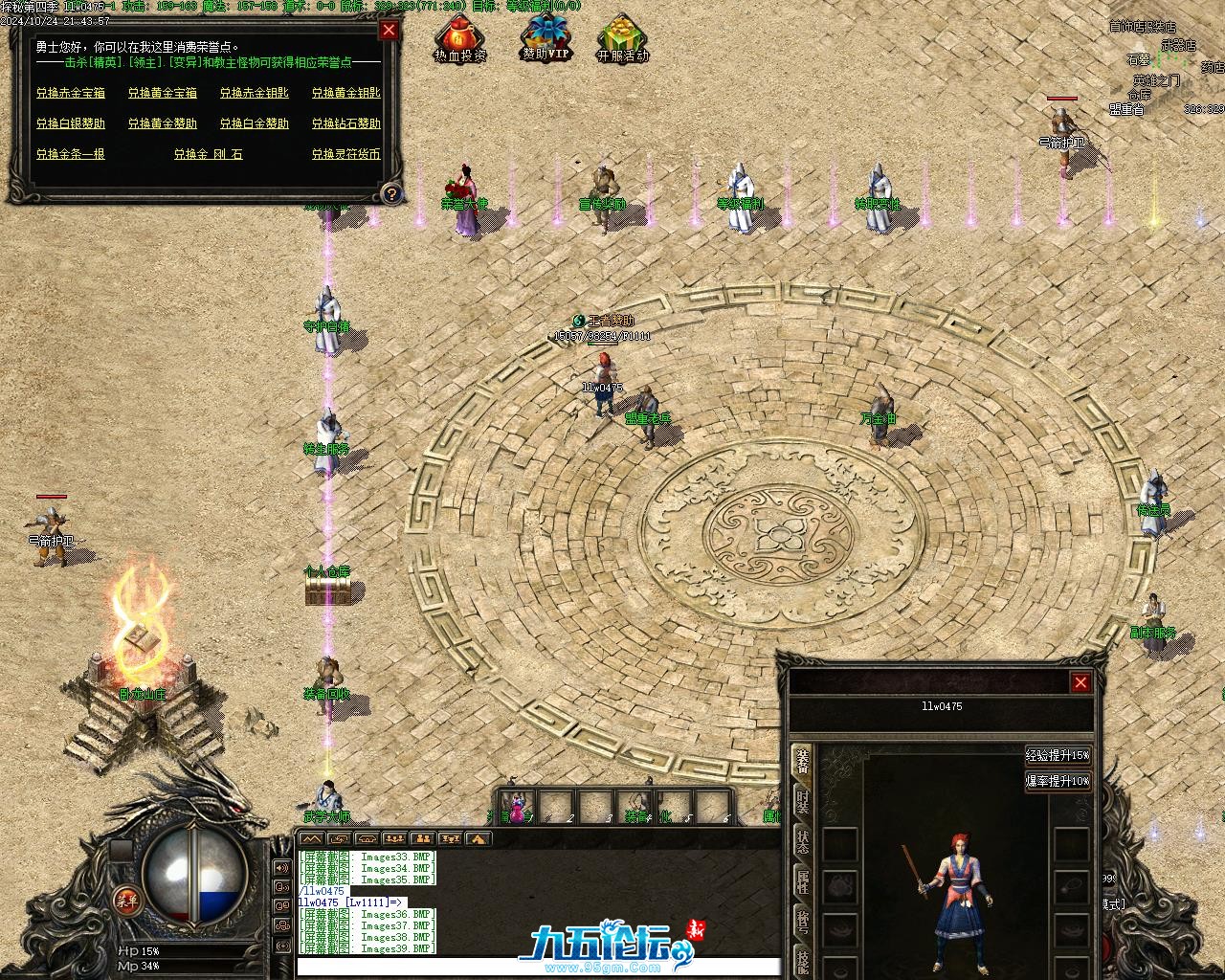This screenshot has height=980, width=1225.
Task: Switch to the 属性 tab
Action: pyautogui.click(x=802, y=881)
